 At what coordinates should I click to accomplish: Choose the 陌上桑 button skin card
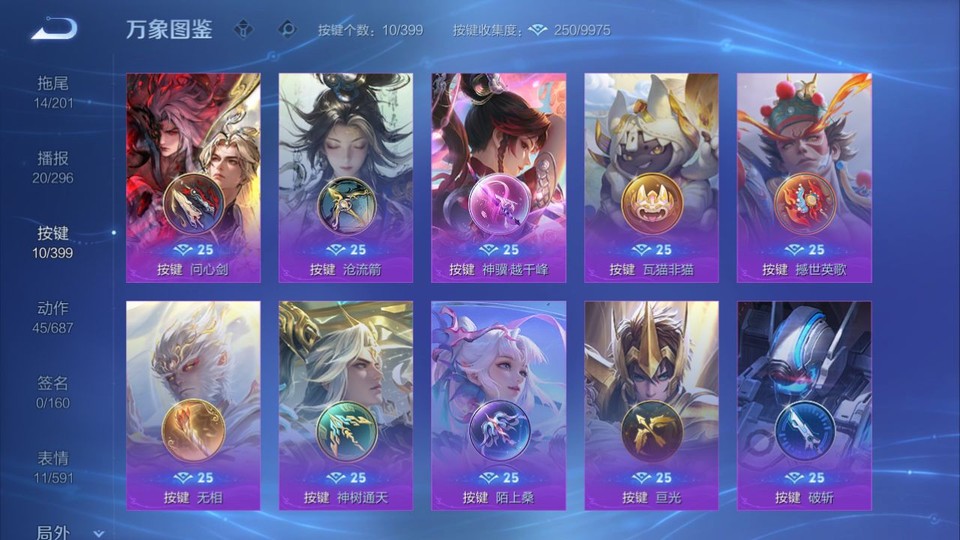tap(498, 405)
